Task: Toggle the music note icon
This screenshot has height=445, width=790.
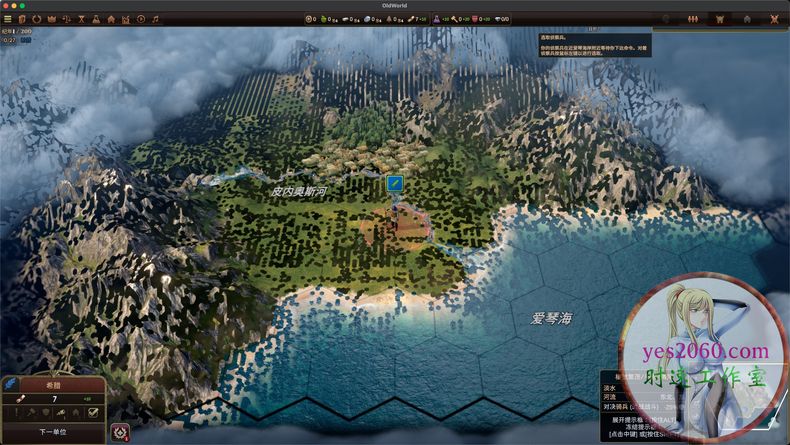Action: click(x=155, y=19)
